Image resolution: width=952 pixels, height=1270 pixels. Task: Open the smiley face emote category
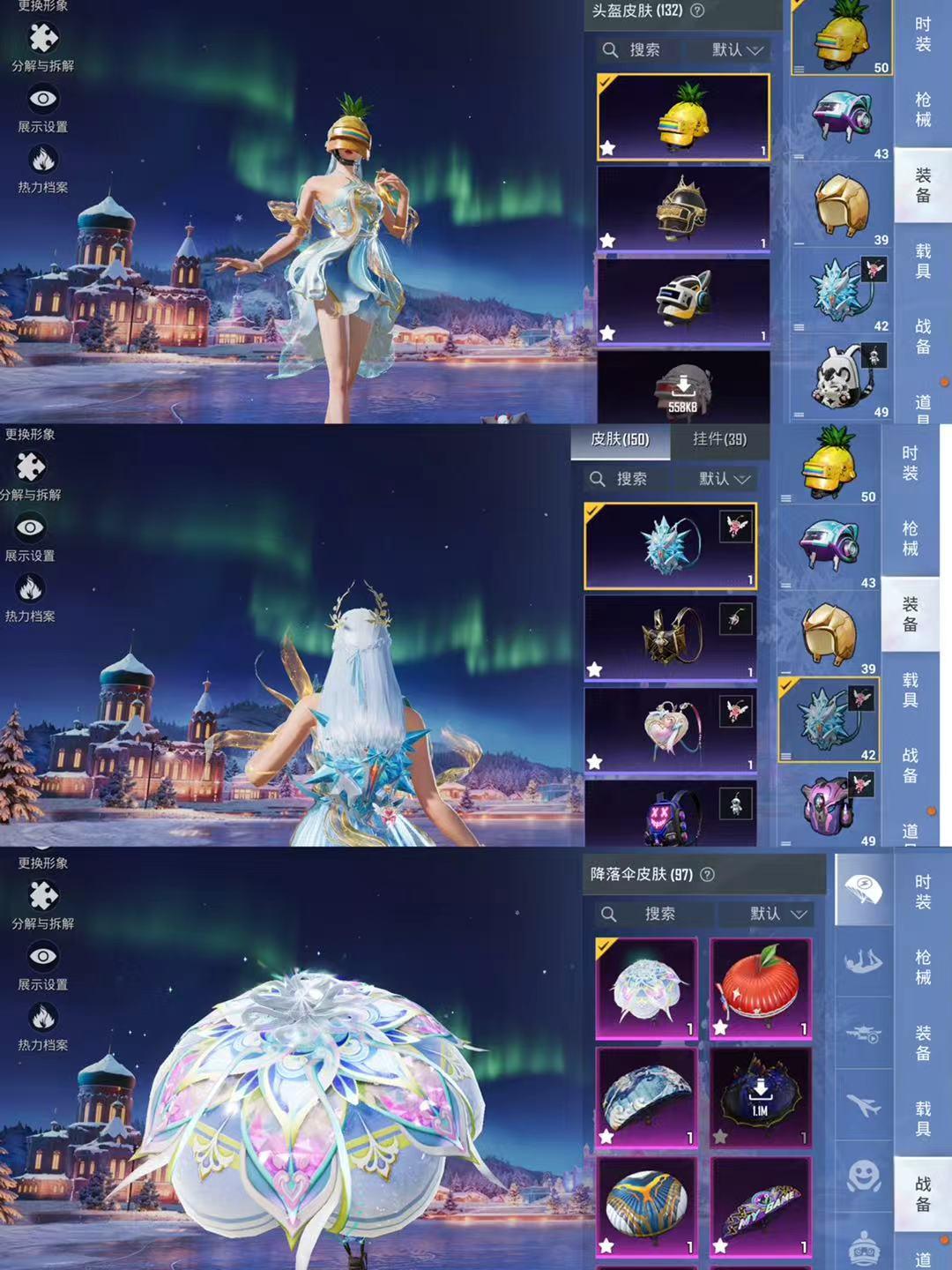pos(863,1176)
